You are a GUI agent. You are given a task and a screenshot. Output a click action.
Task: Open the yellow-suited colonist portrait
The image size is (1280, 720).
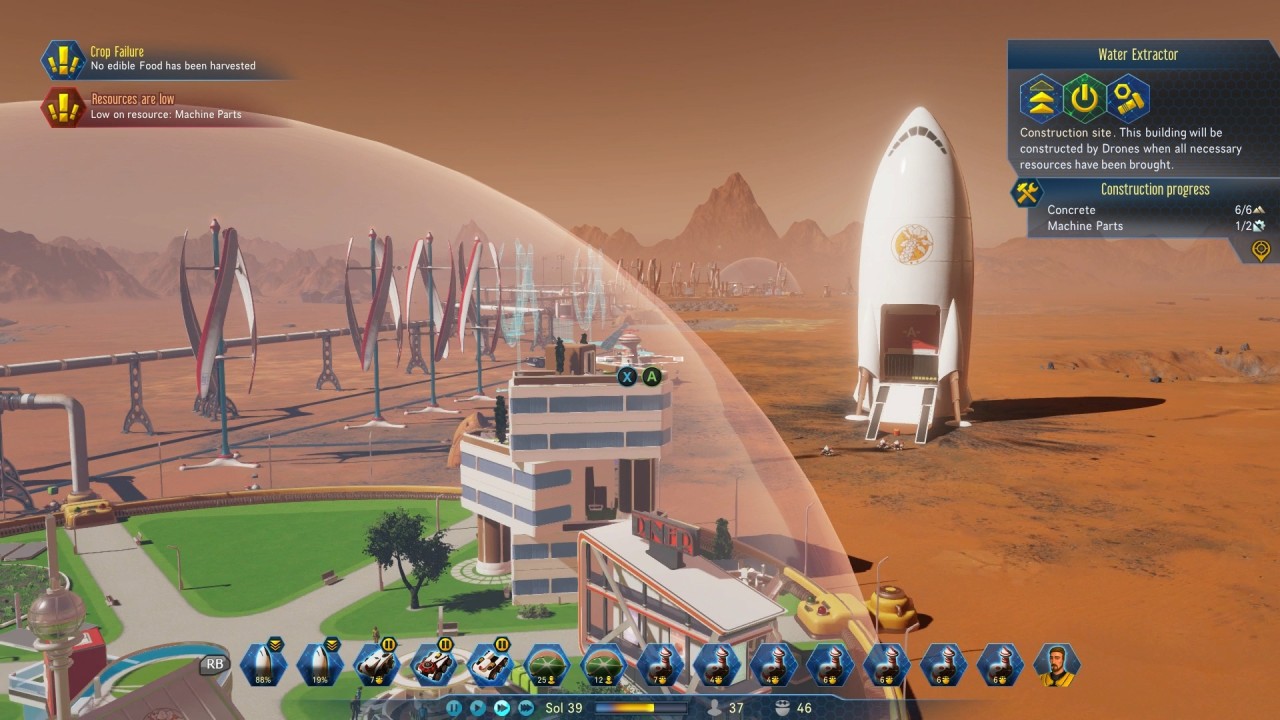point(1056,665)
